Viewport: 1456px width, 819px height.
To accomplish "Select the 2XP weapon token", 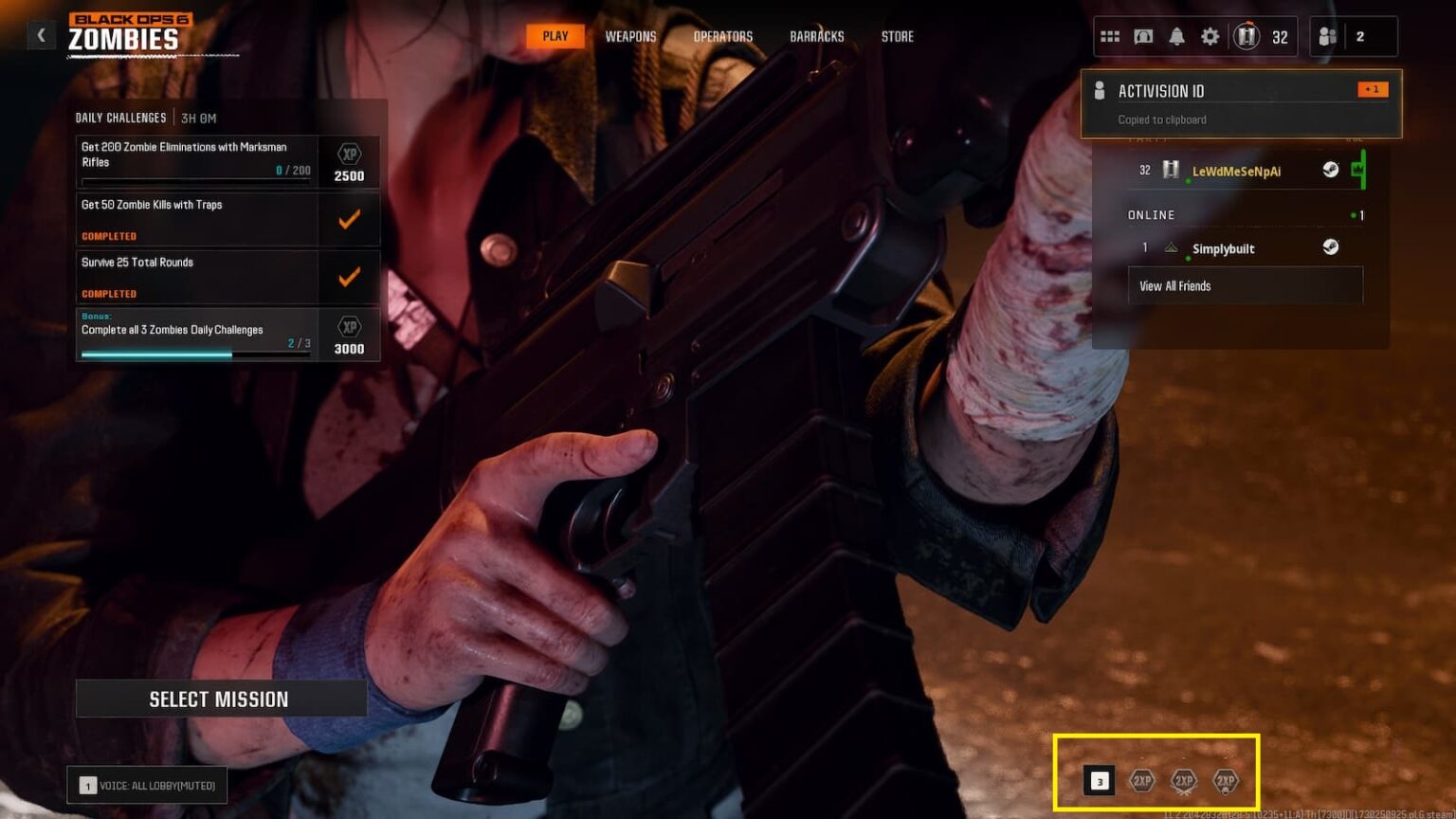I will [1183, 781].
